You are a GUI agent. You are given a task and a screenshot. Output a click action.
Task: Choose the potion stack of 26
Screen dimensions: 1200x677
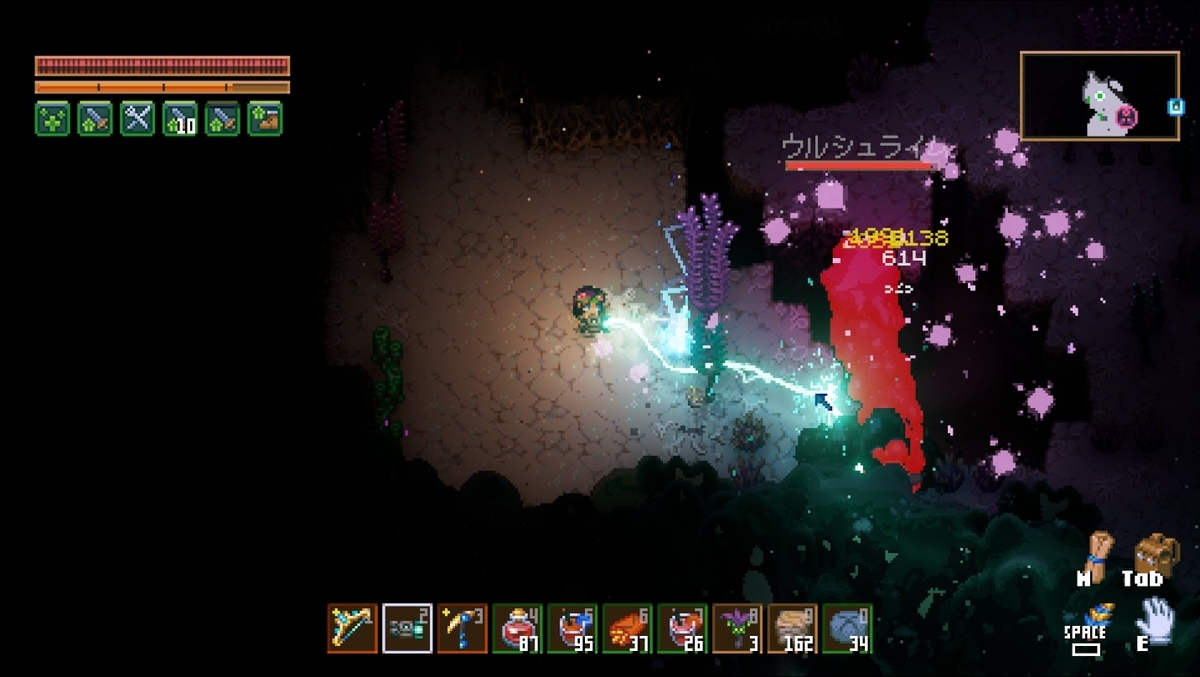tap(682, 628)
